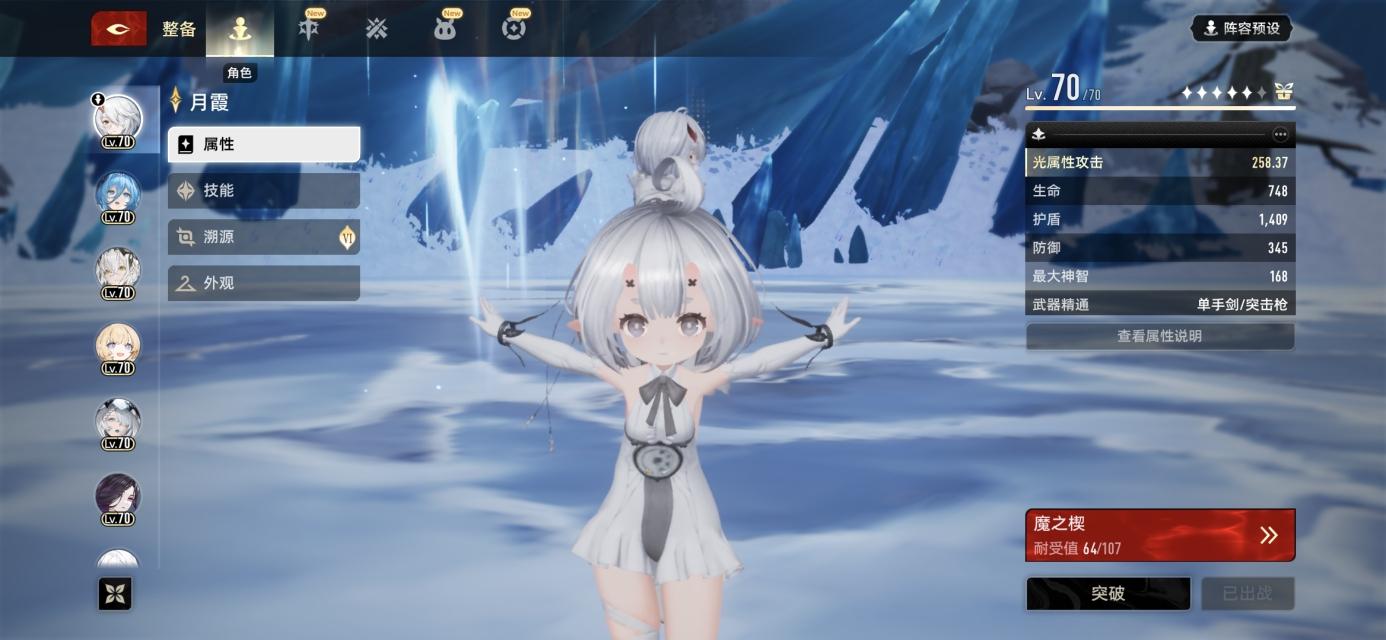Screen dimensions: 1386x640
Task: Open the cat-face icon tab
Action: pyautogui.click(x=445, y=29)
